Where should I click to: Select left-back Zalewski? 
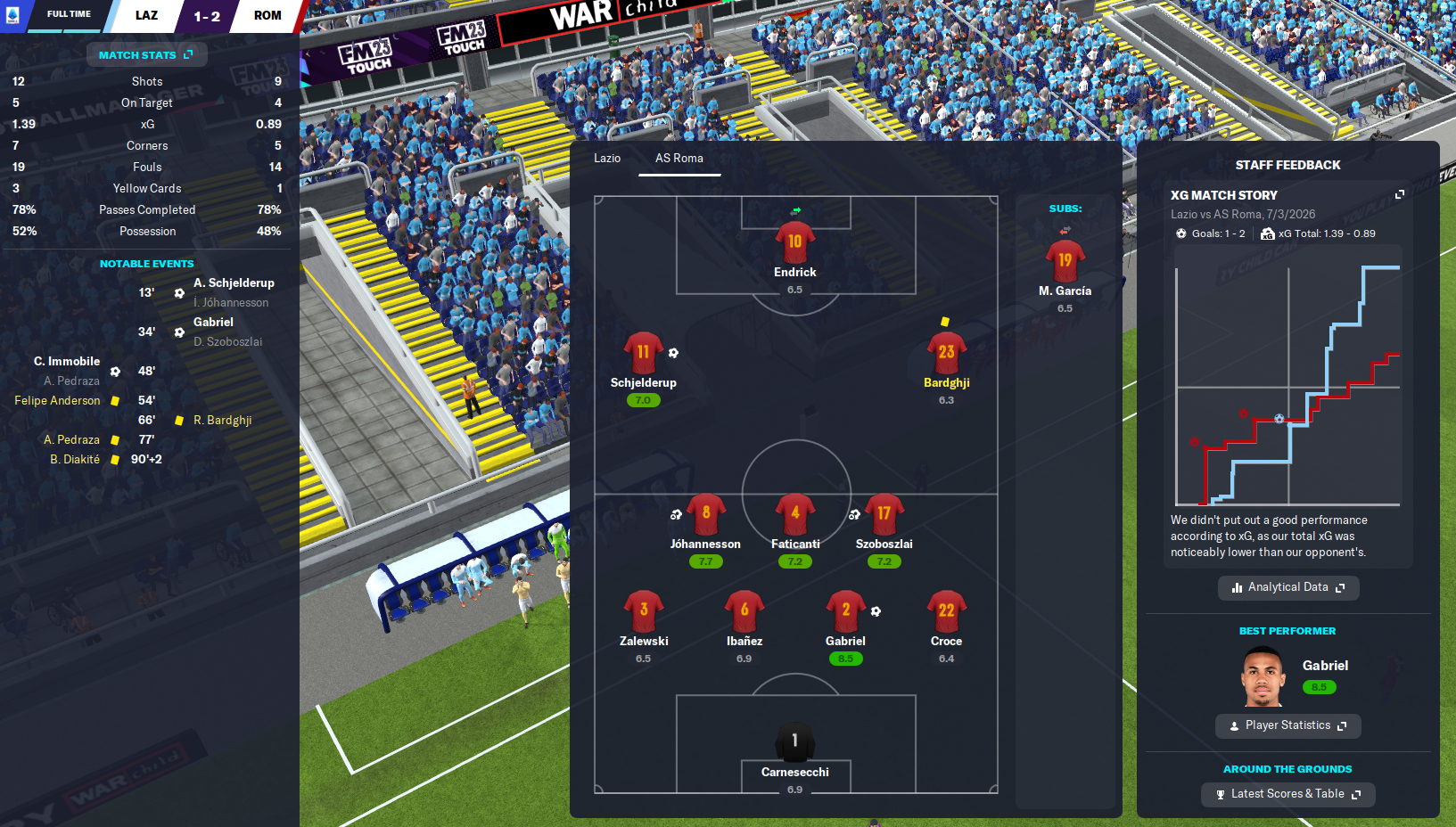pyautogui.click(x=643, y=611)
